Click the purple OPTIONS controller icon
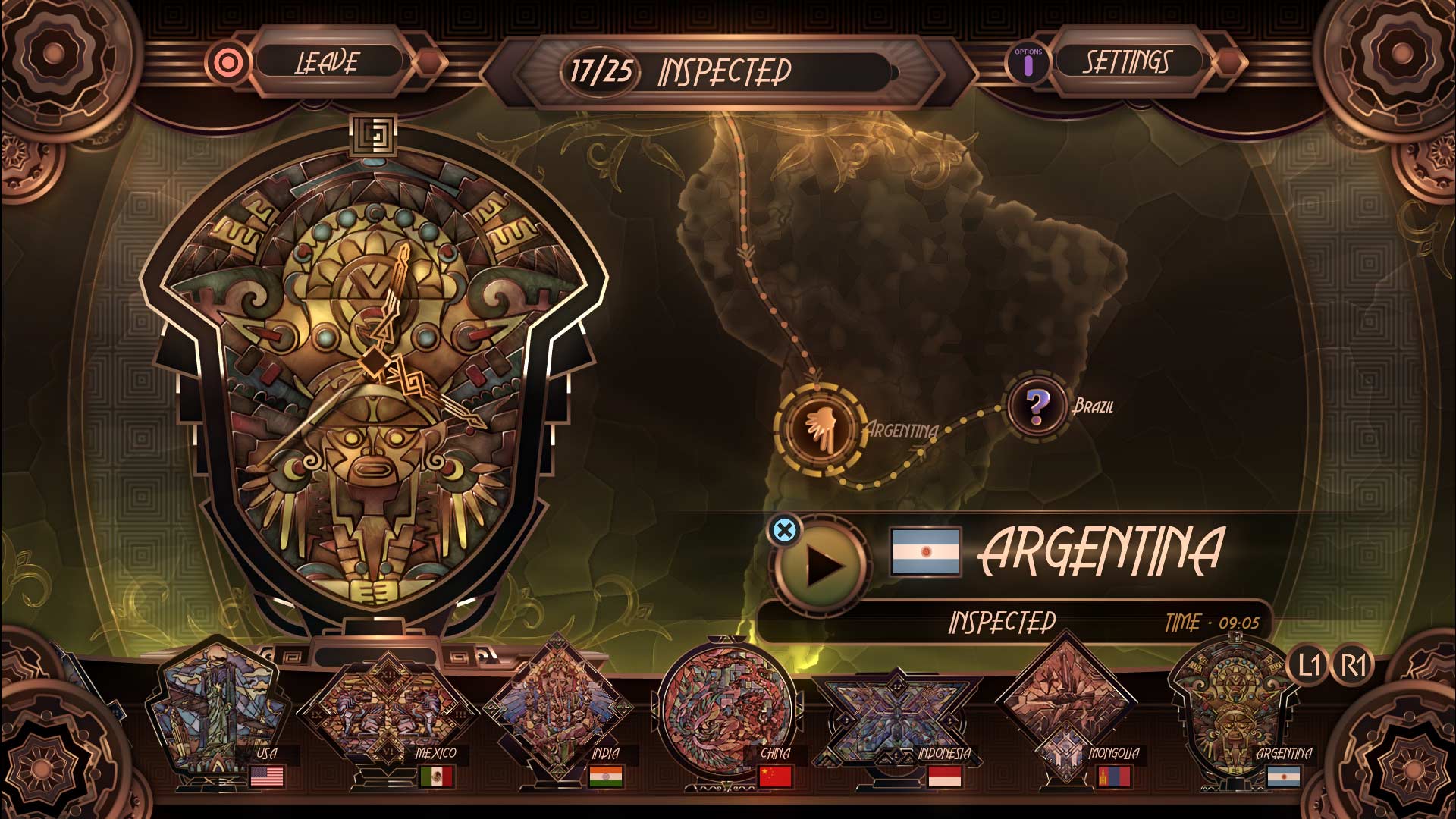The image size is (1456, 819). click(x=1028, y=62)
